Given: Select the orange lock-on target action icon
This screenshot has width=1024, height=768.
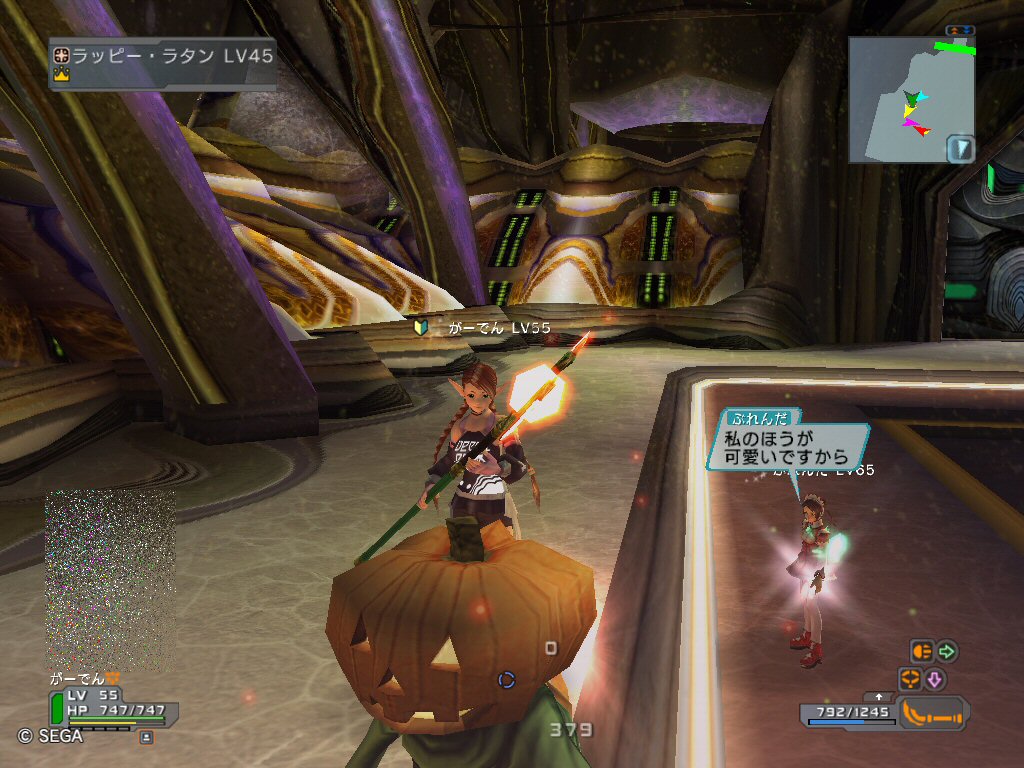Looking at the screenshot, I should click(910, 680).
